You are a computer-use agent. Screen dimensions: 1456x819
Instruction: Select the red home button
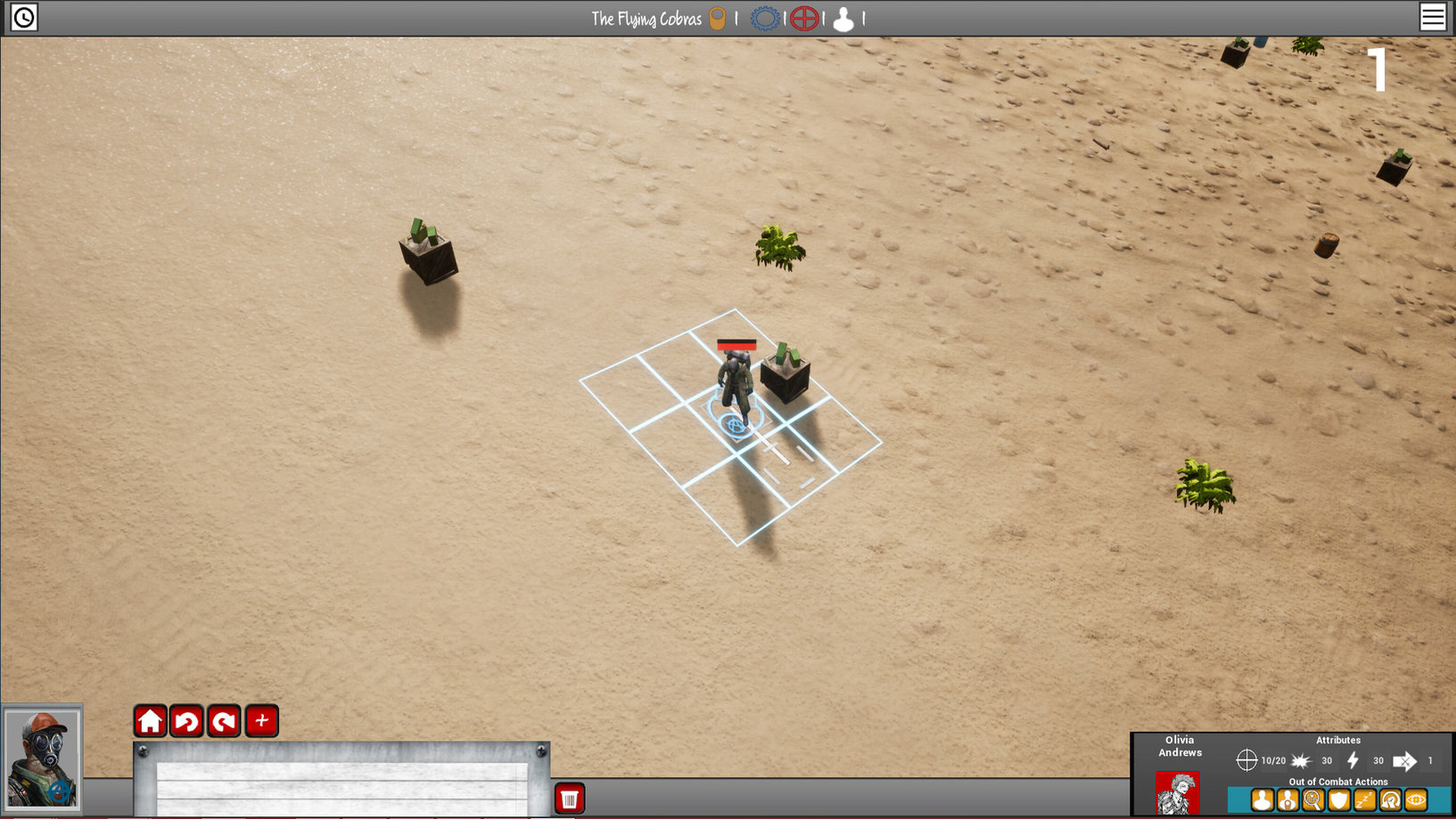pyautogui.click(x=150, y=720)
